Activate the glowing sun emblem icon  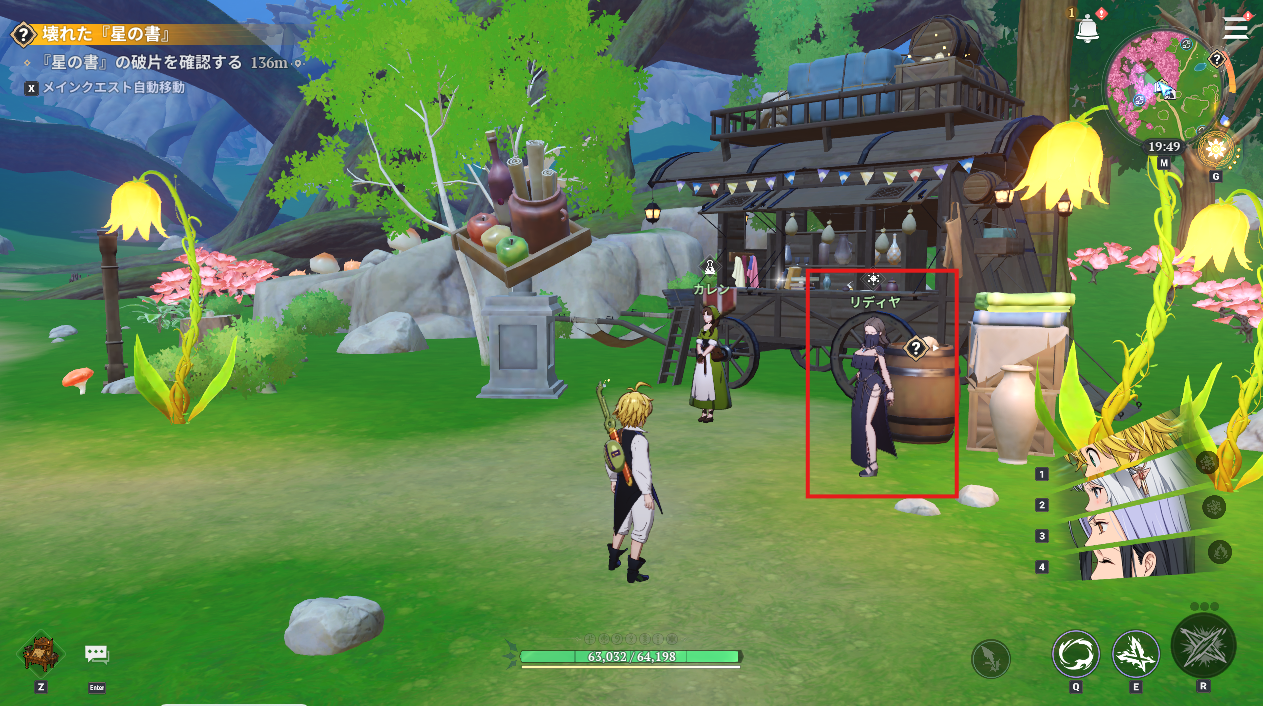pyautogui.click(x=1215, y=150)
